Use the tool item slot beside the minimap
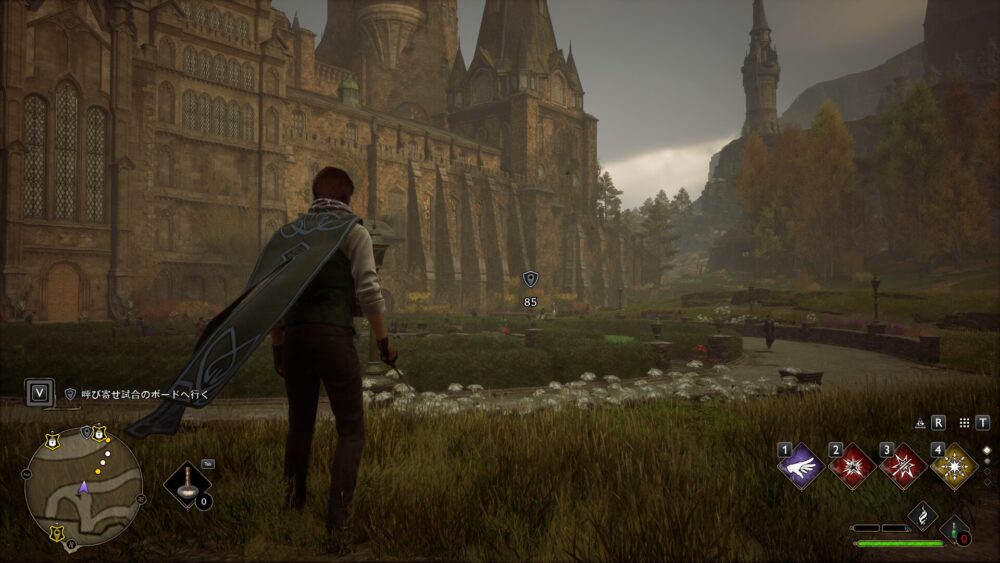 click(188, 485)
